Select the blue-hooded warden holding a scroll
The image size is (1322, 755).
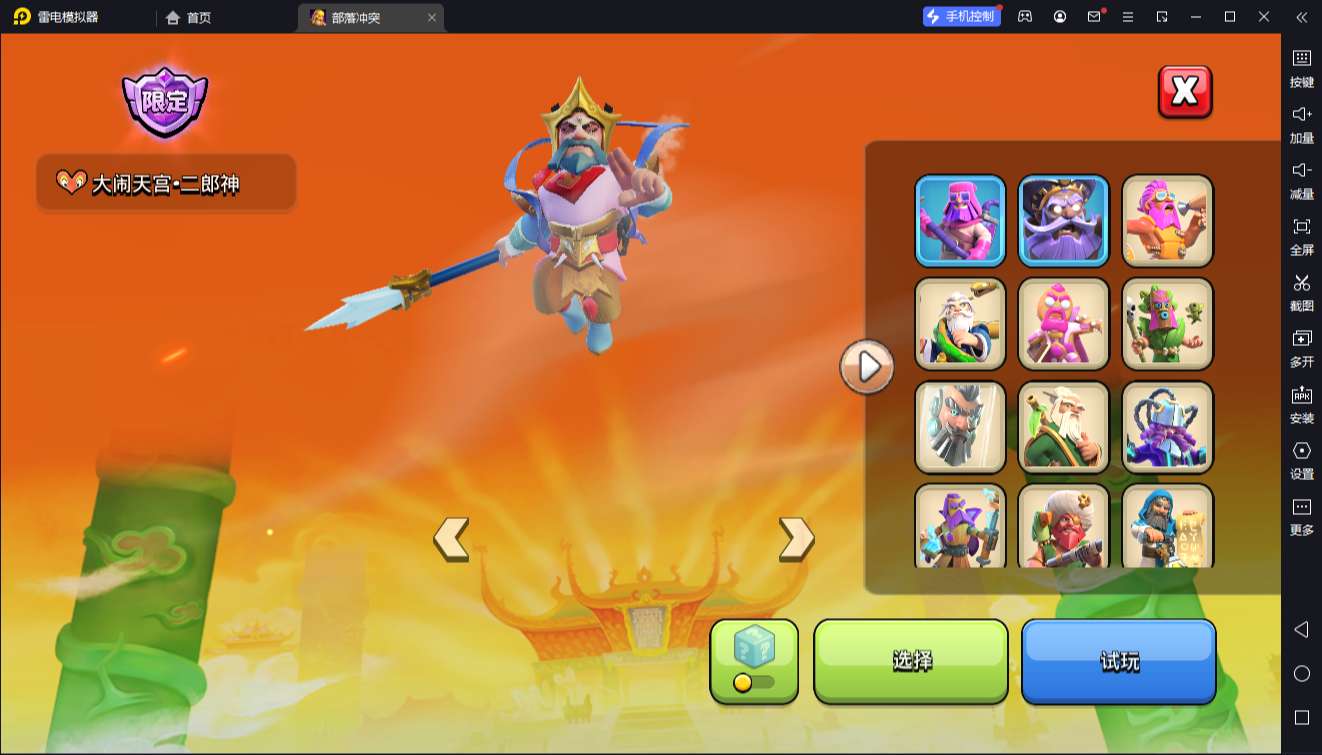[1167, 526]
